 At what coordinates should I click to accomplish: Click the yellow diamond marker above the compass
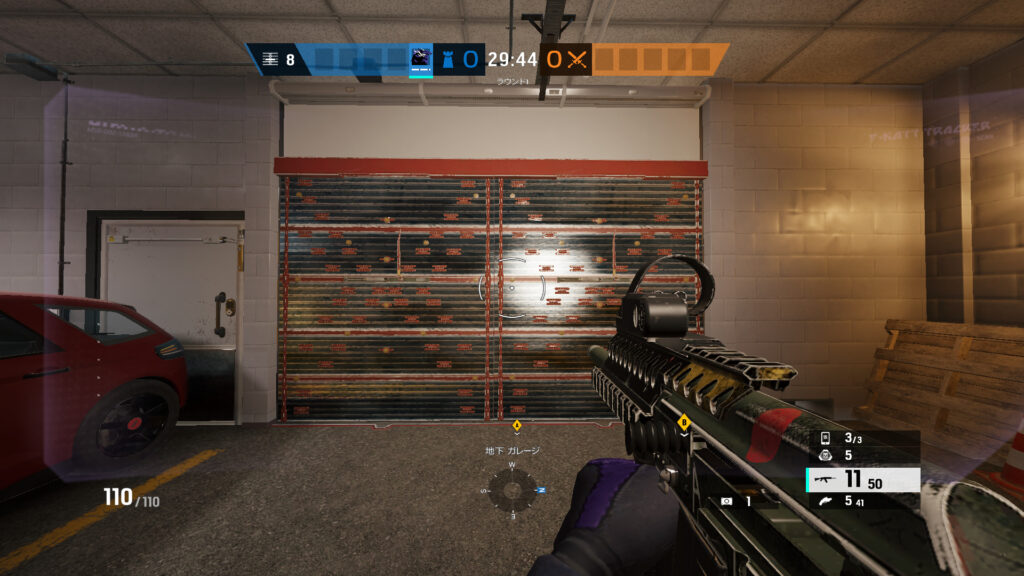pos(517,426)
